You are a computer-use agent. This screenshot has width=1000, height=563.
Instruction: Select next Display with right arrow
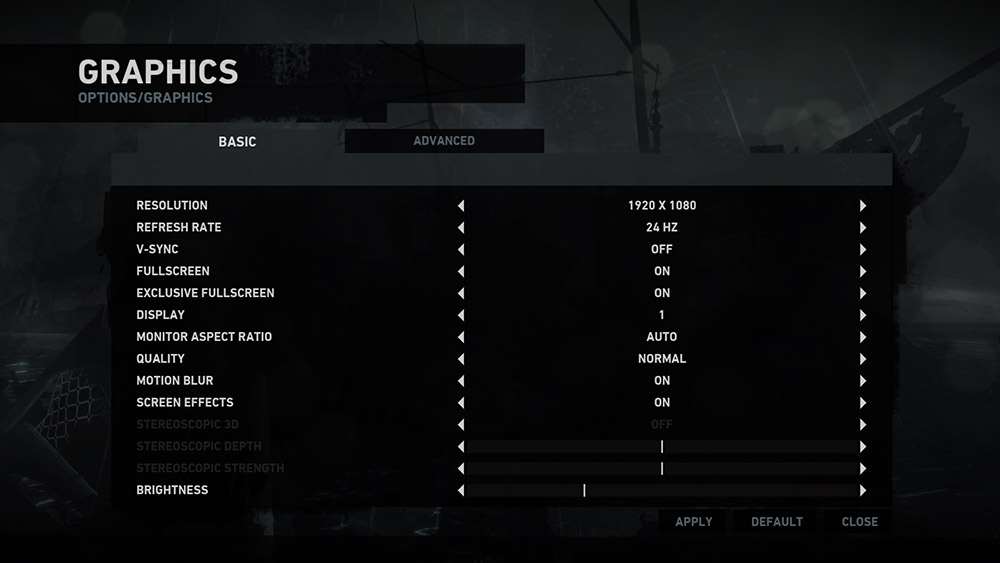[862, 315]
